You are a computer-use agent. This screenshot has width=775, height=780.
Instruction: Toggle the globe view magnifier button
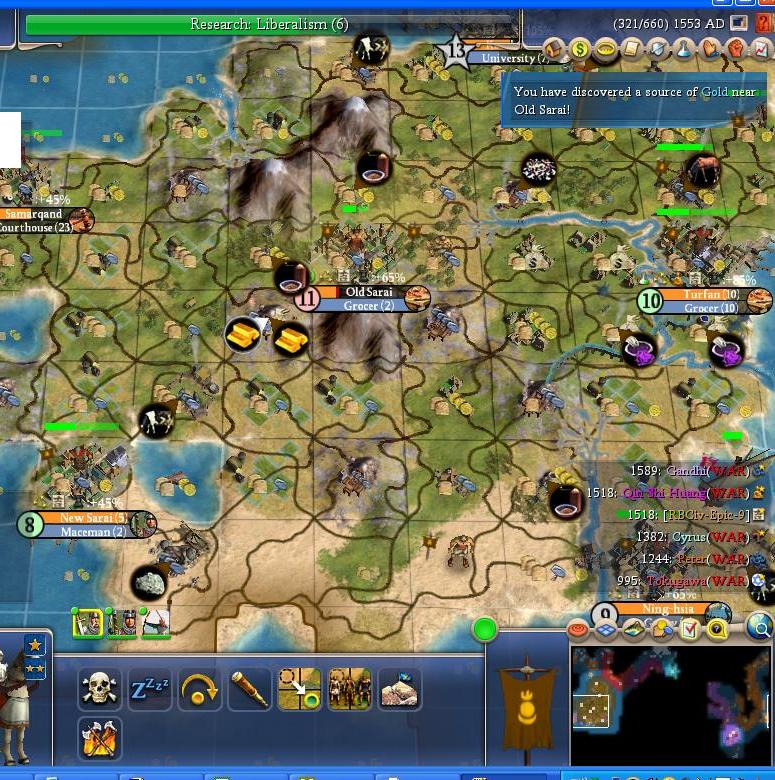(760, 628)
